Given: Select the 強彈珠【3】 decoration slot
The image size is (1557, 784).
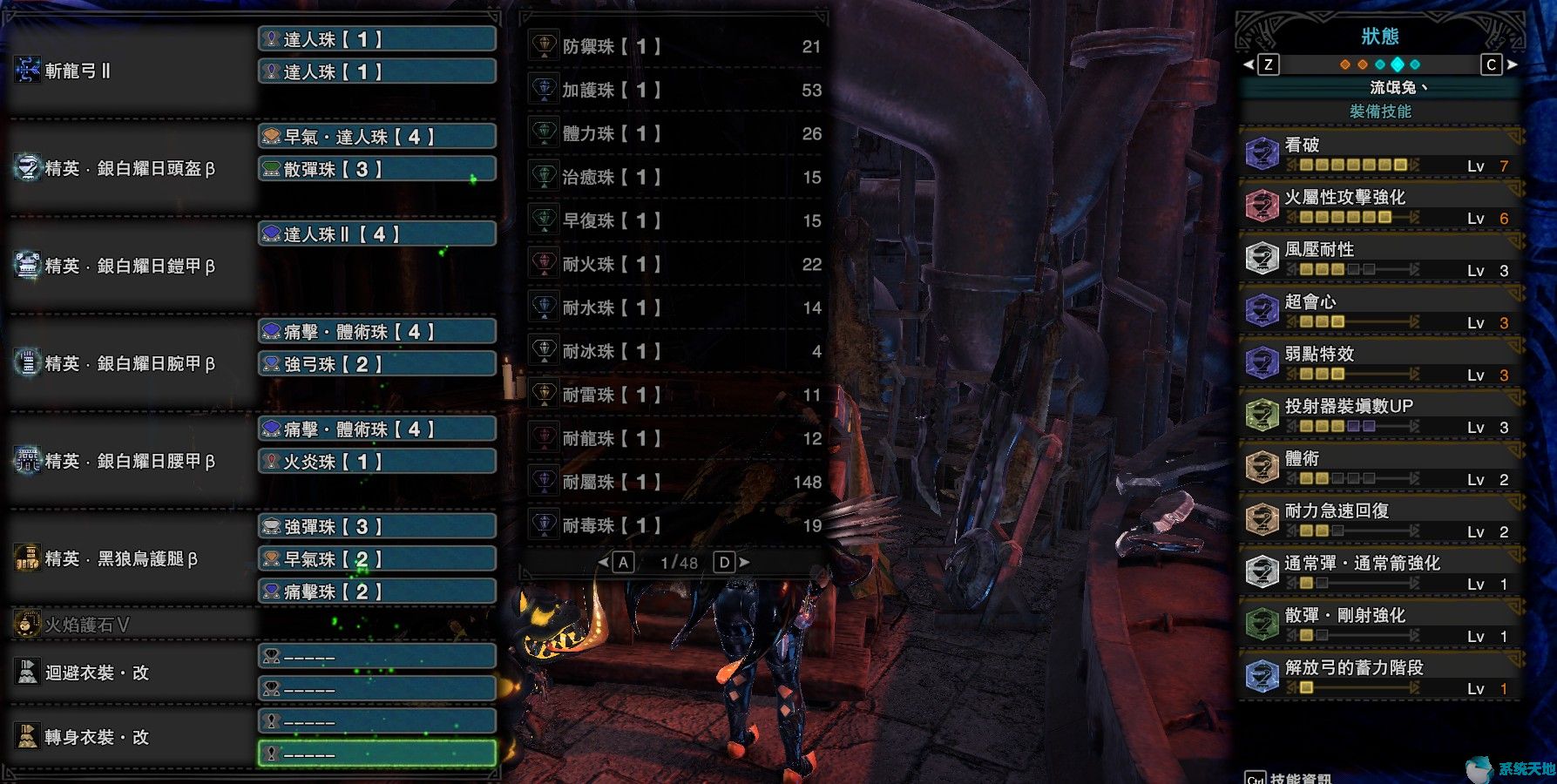Looking at the screenshot, I should pos(376,527).
